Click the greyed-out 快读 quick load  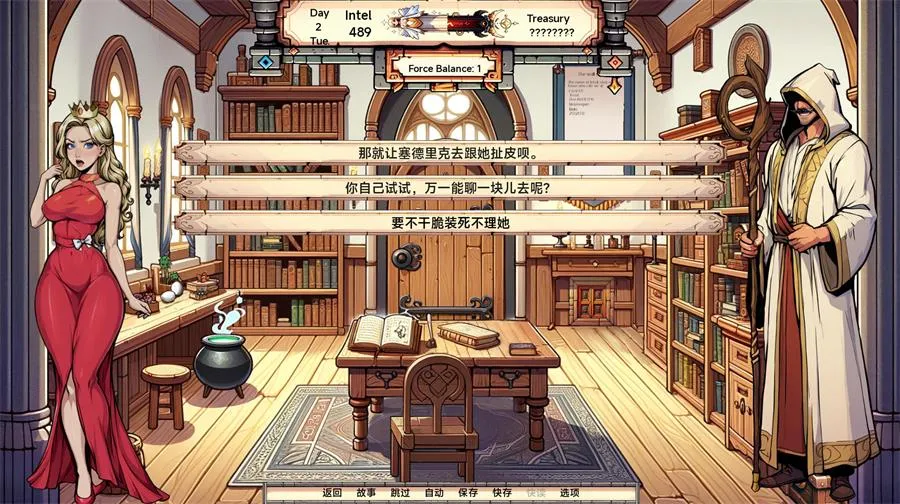coord(536,493)
